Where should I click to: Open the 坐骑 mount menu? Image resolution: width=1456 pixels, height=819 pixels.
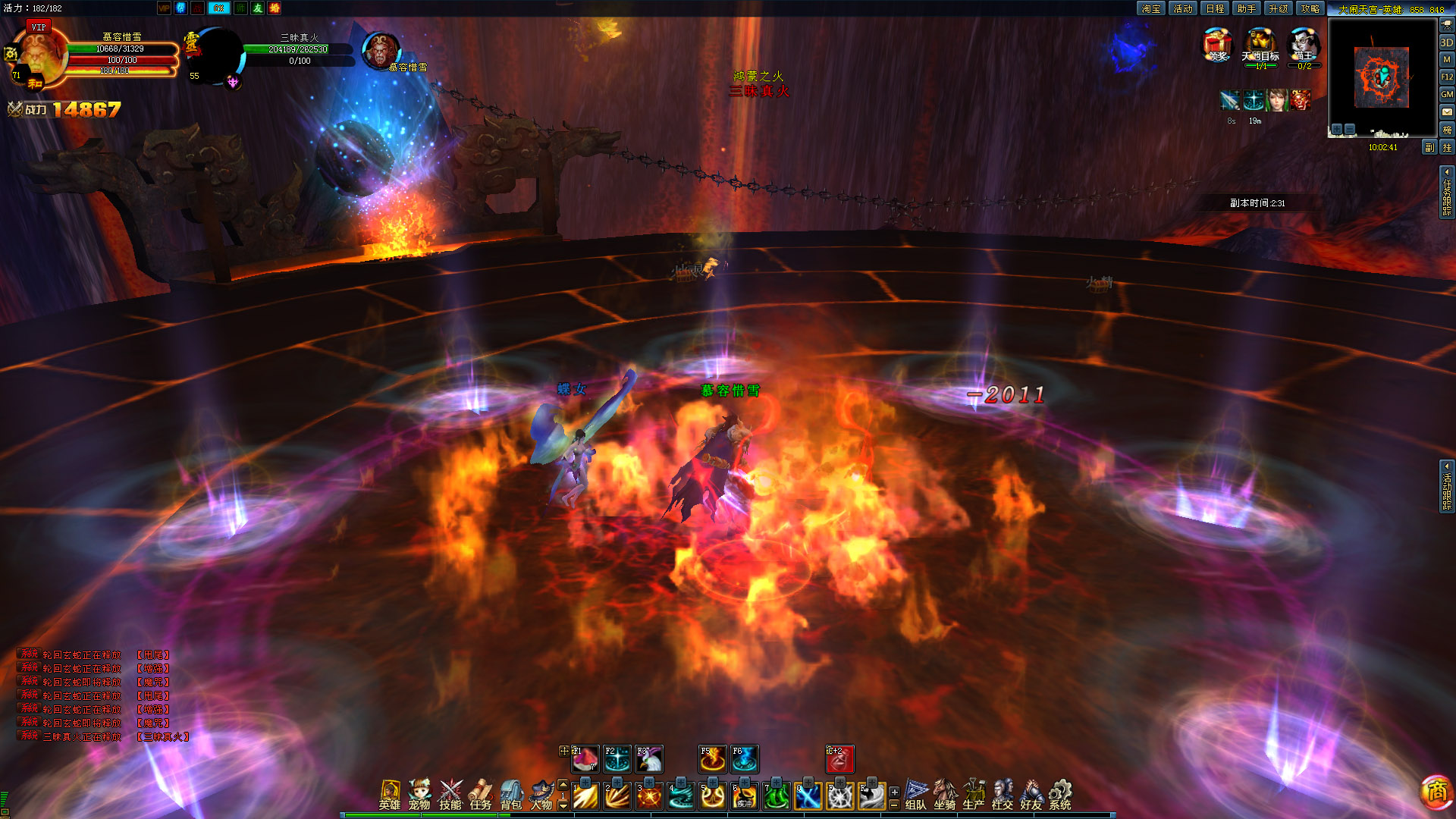click(x=945, y=794)
